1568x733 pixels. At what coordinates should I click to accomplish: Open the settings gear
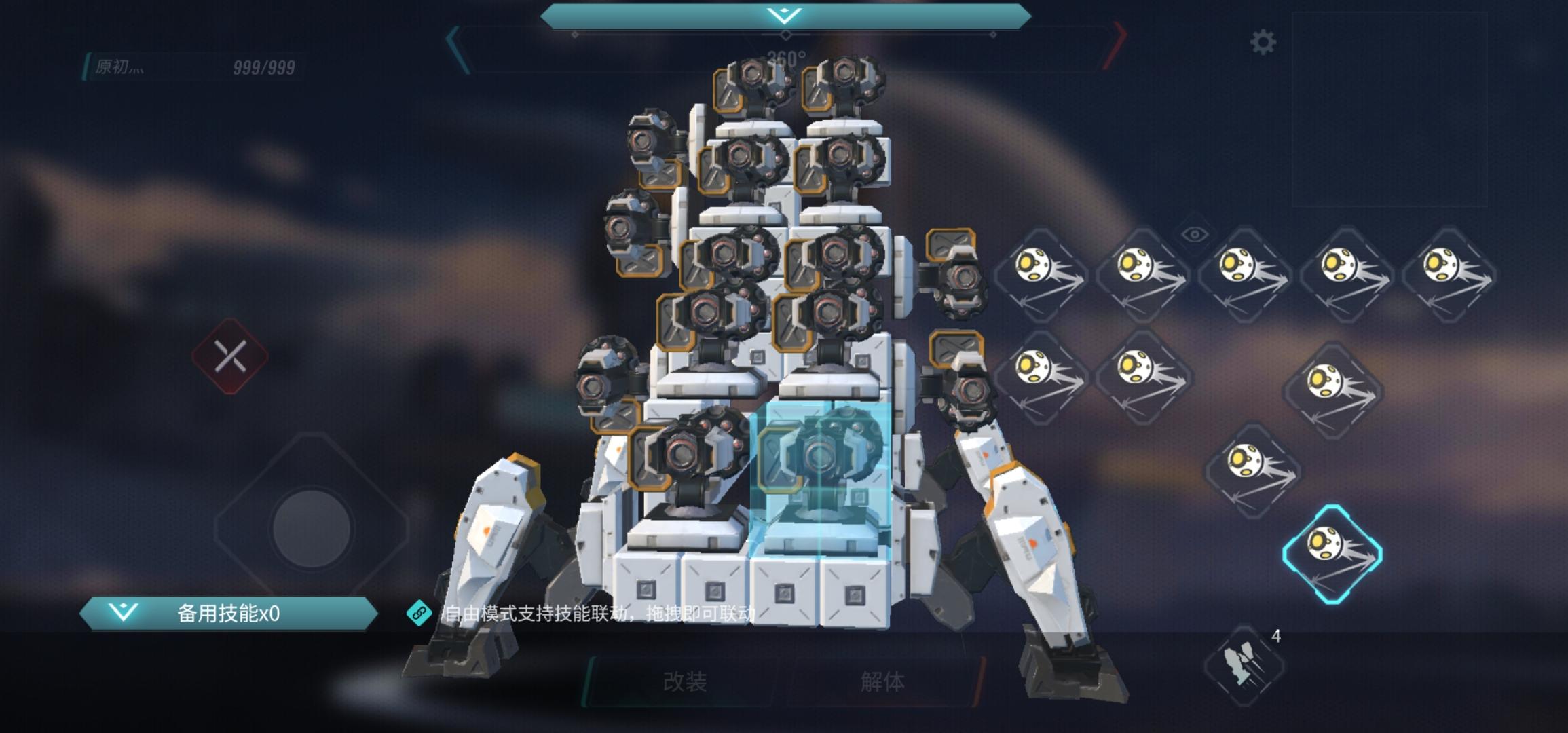1263,42
